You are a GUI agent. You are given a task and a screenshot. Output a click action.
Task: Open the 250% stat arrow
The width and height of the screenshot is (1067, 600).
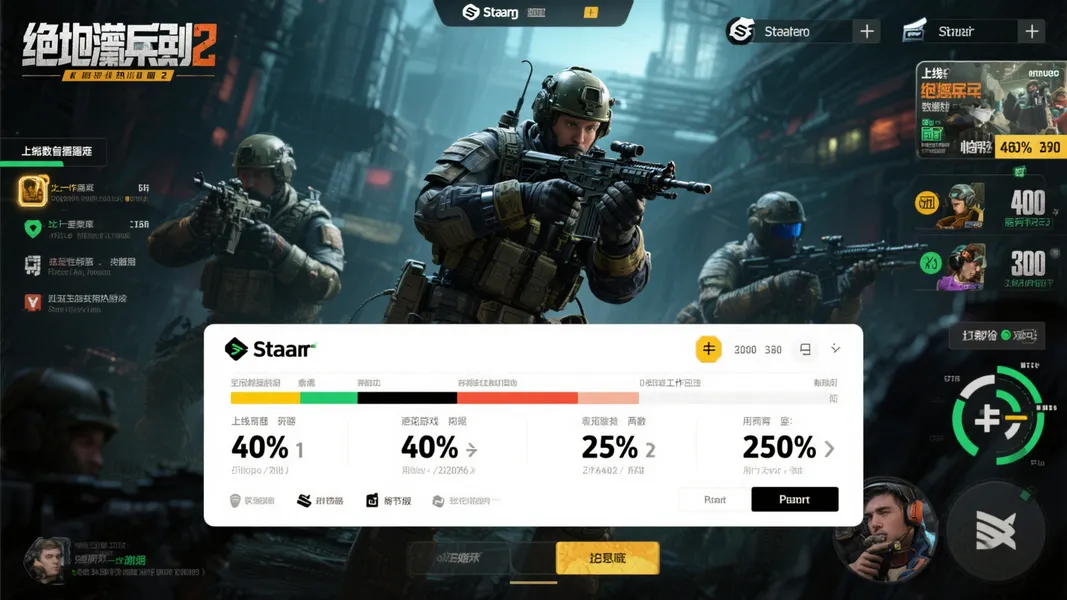(829, 449)
